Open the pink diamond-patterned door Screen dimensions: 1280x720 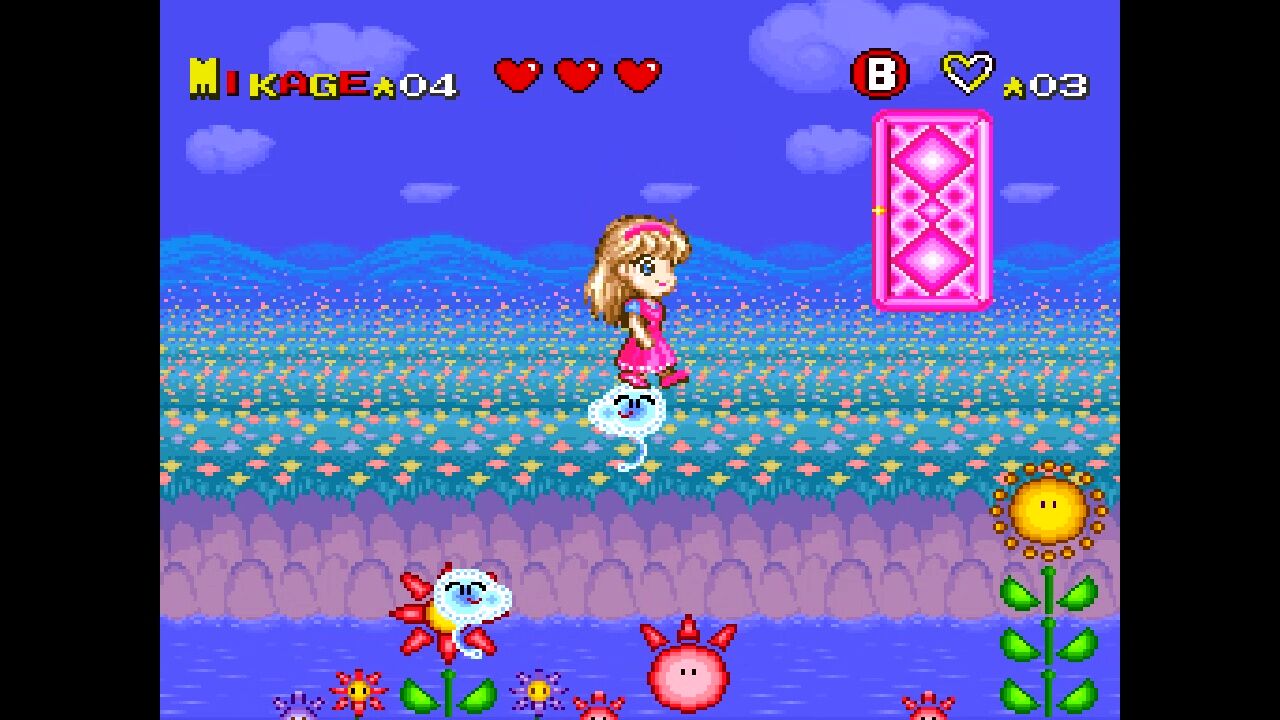coord(932,210)
